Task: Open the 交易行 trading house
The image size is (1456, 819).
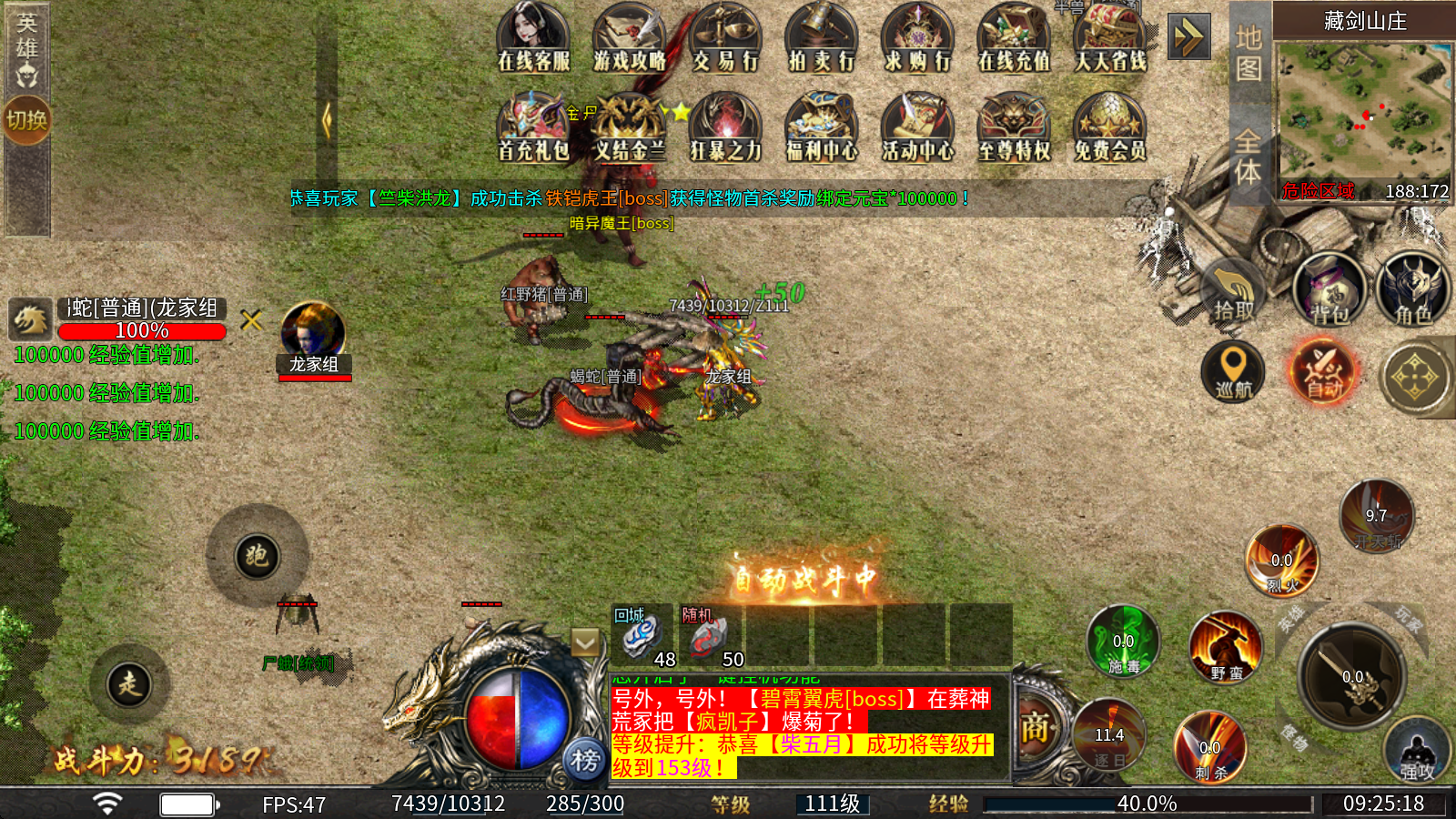Action: click(x=725, y=37)
